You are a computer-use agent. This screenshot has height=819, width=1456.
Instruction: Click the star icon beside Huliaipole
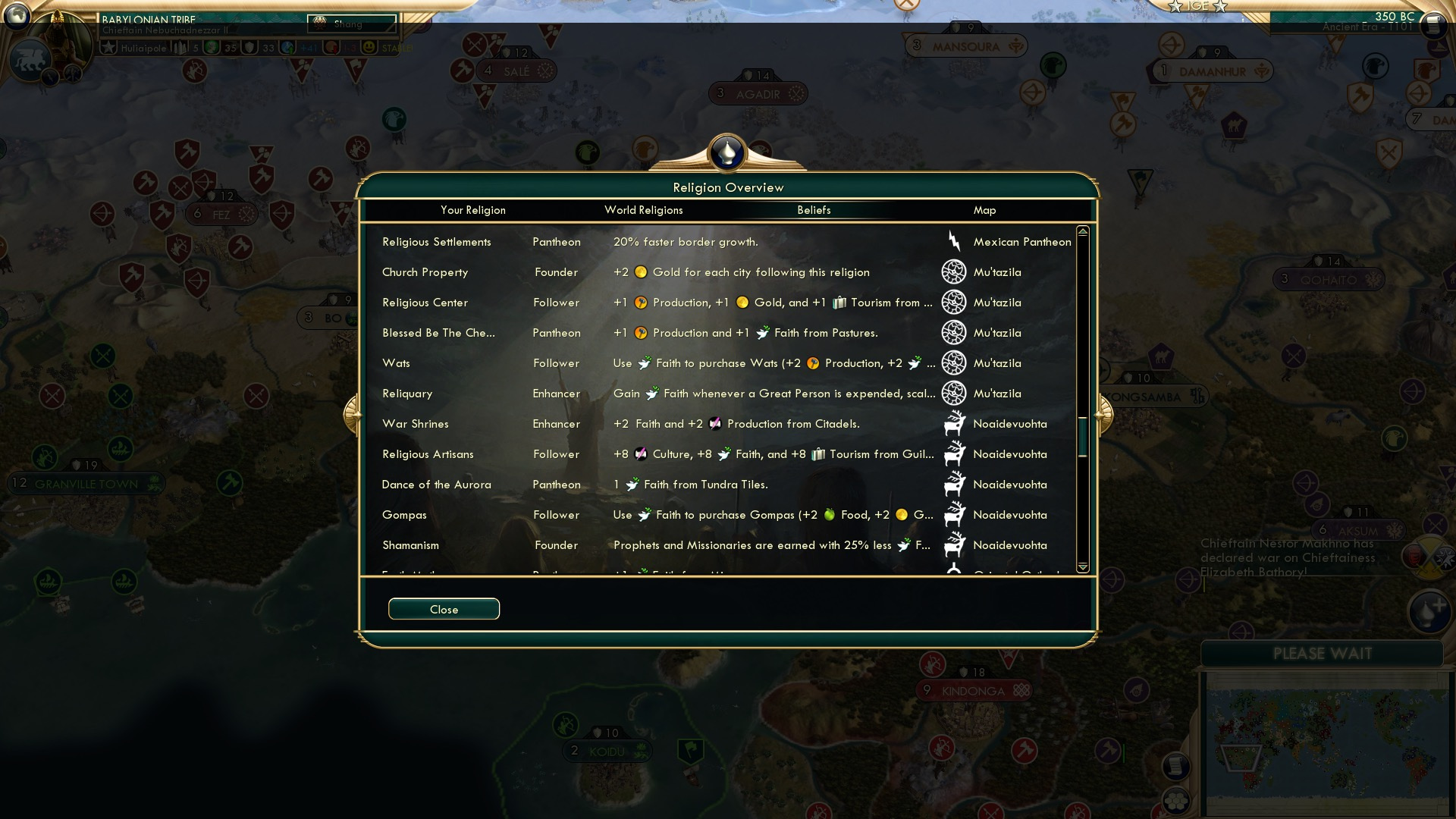point(110,47)
